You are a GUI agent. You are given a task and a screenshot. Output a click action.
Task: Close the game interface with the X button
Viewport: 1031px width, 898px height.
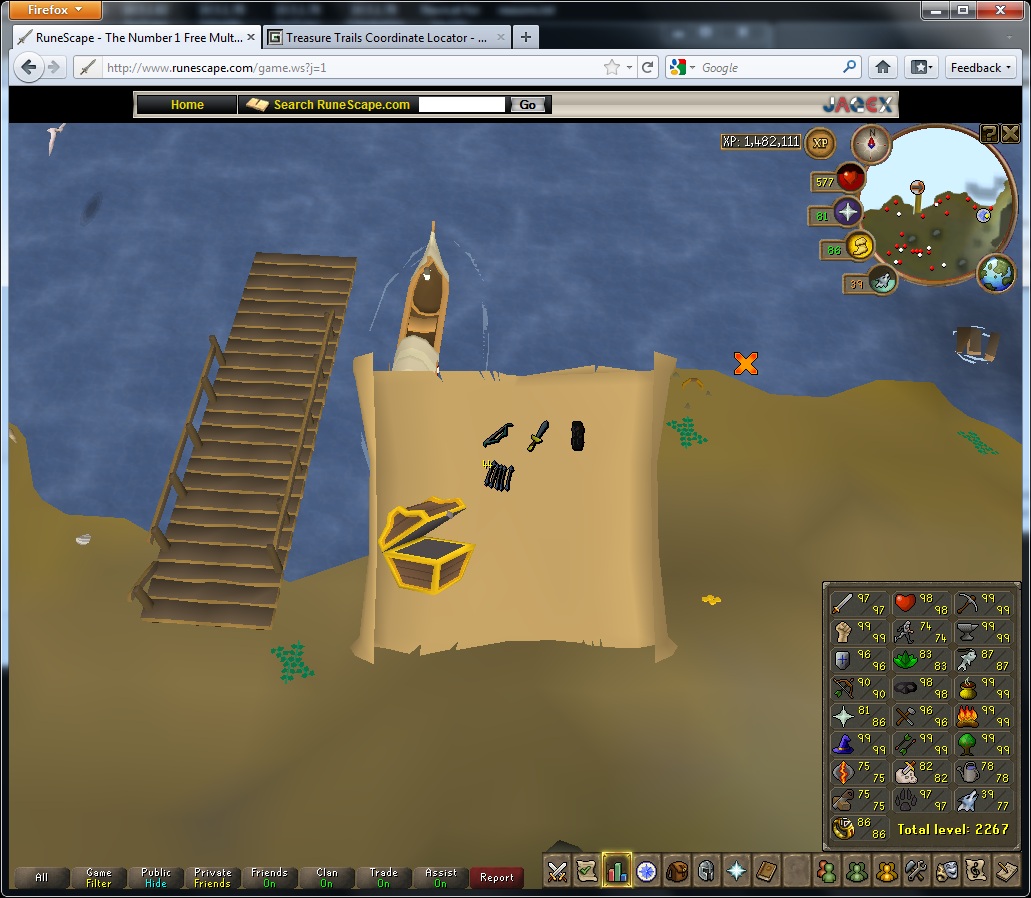click(1010, 133)
